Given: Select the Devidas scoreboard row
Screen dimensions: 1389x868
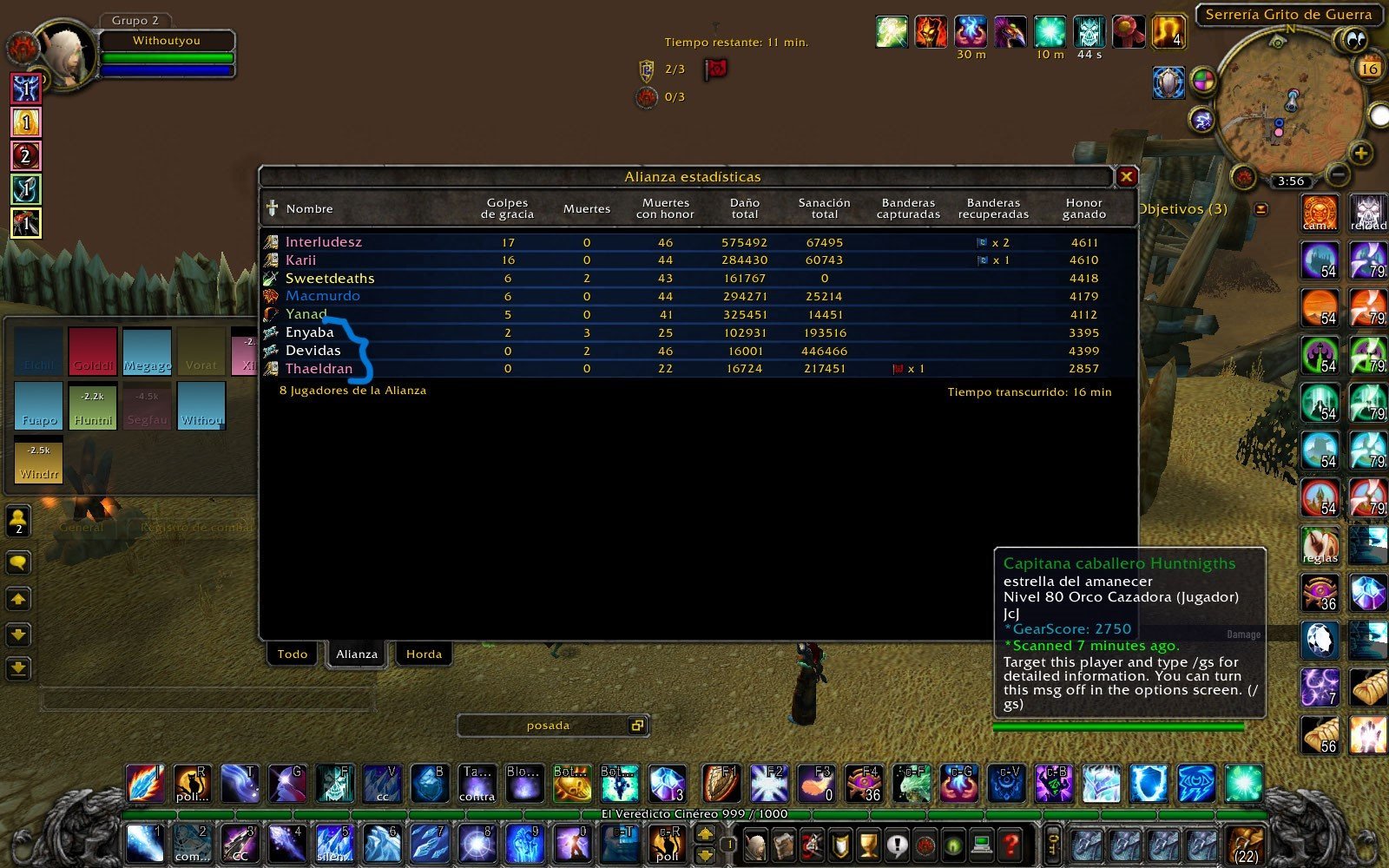Looking at the screenshot, I should (x=313, y=351).
